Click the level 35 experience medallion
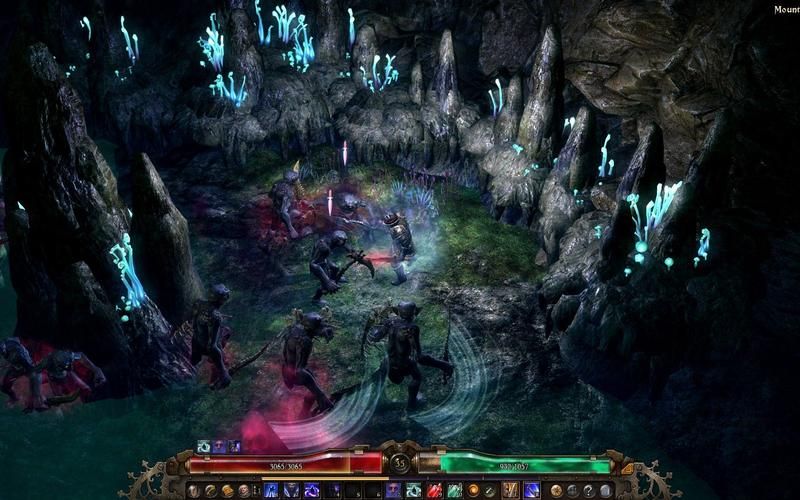 tap(400, 464)
